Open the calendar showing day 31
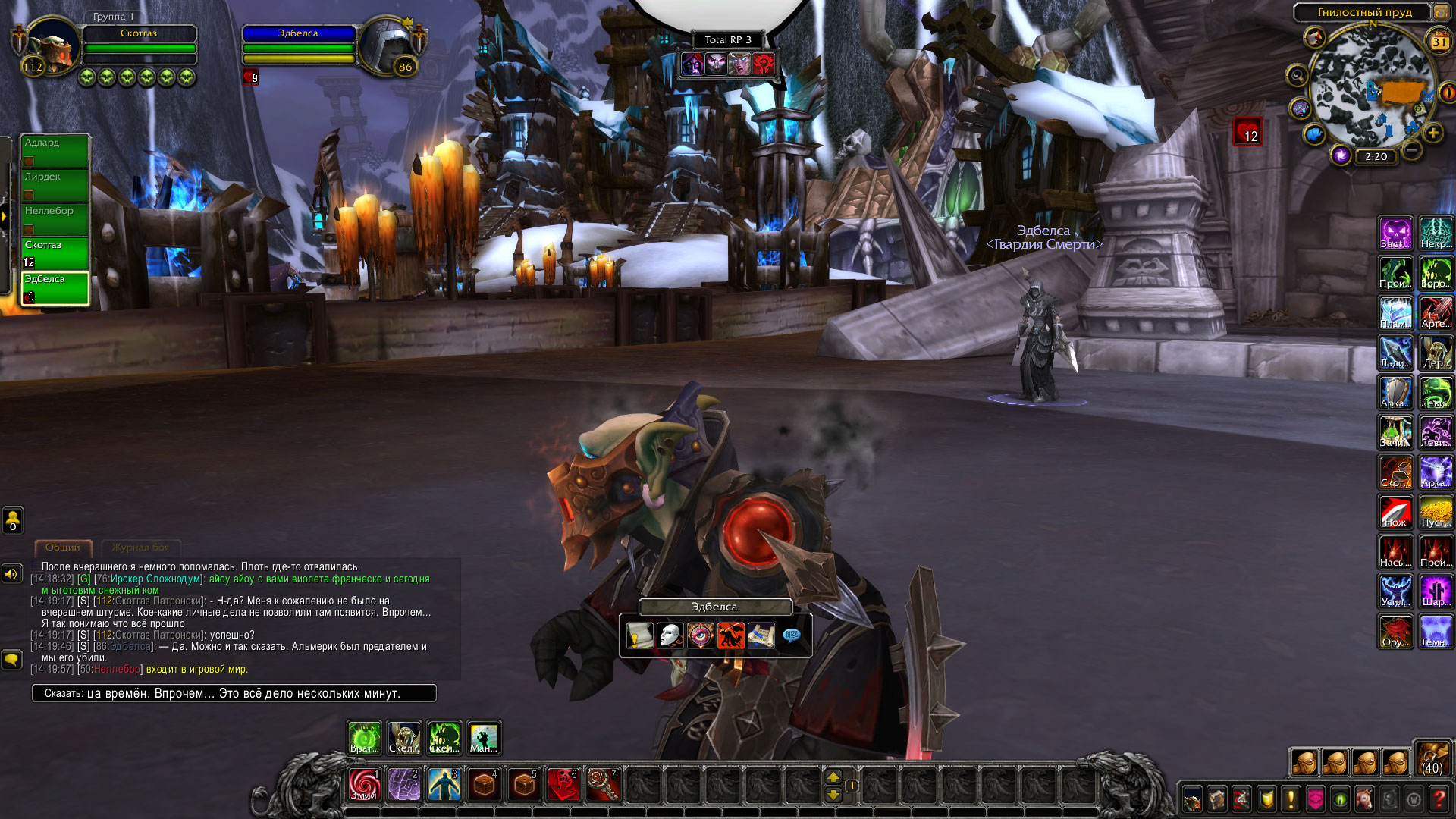 (x=1439, y=42)
